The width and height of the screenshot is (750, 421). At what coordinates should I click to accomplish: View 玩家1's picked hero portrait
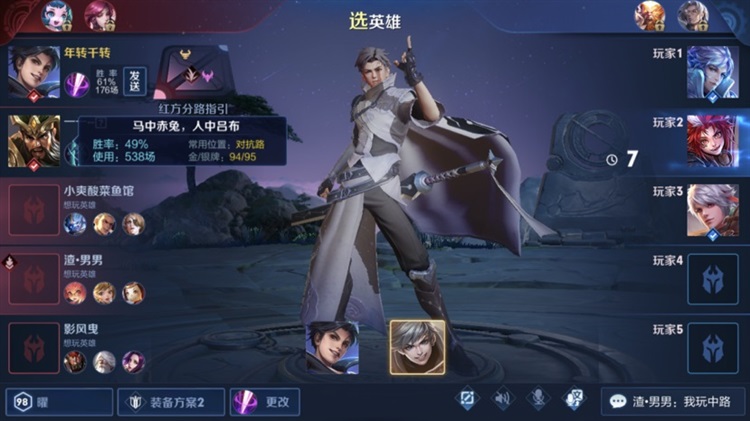coord(712,72)
